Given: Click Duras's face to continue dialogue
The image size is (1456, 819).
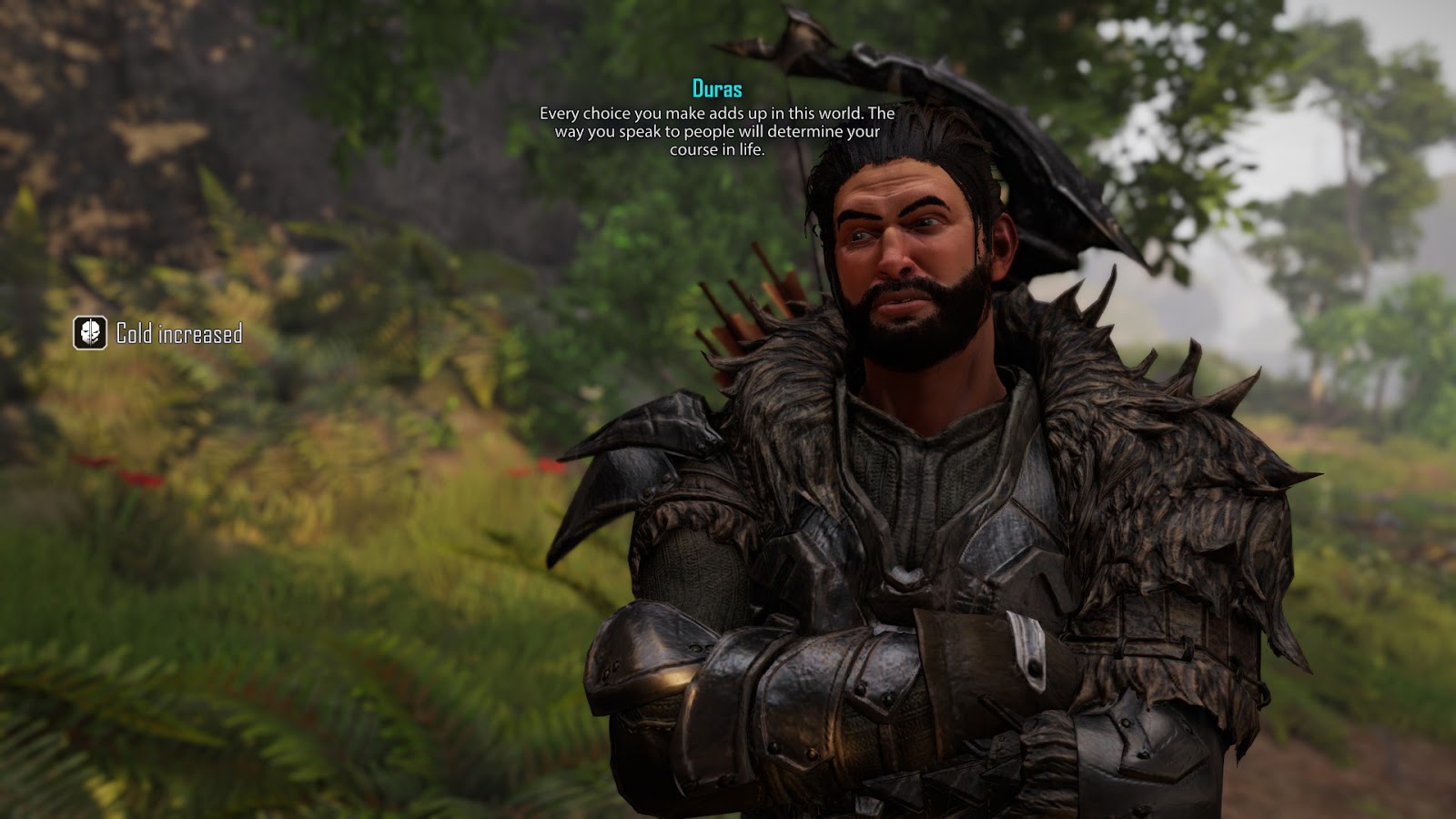Looking at the screenshot, I should tap(910, 264).
